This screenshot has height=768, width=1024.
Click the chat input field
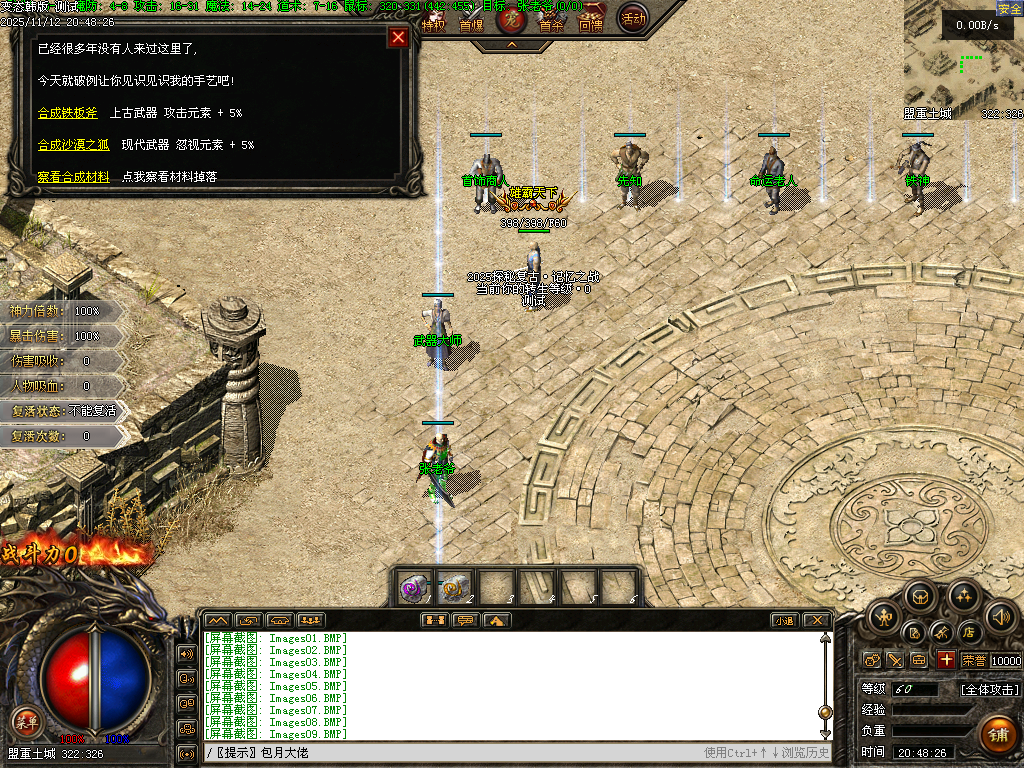pos(450,752)
